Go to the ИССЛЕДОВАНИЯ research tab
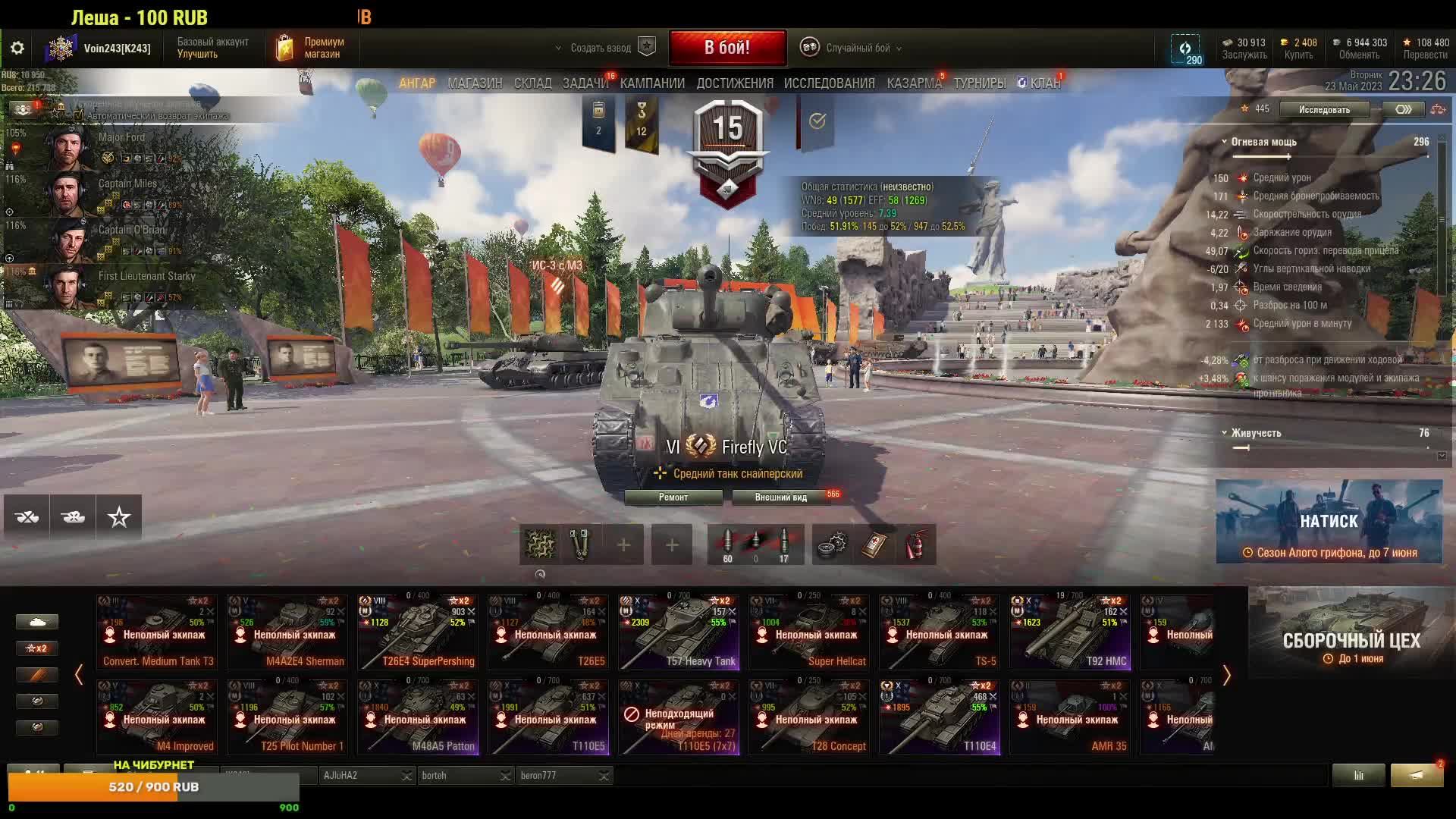1456x819 pixels. pyautogui.click(x=829, y=83)
